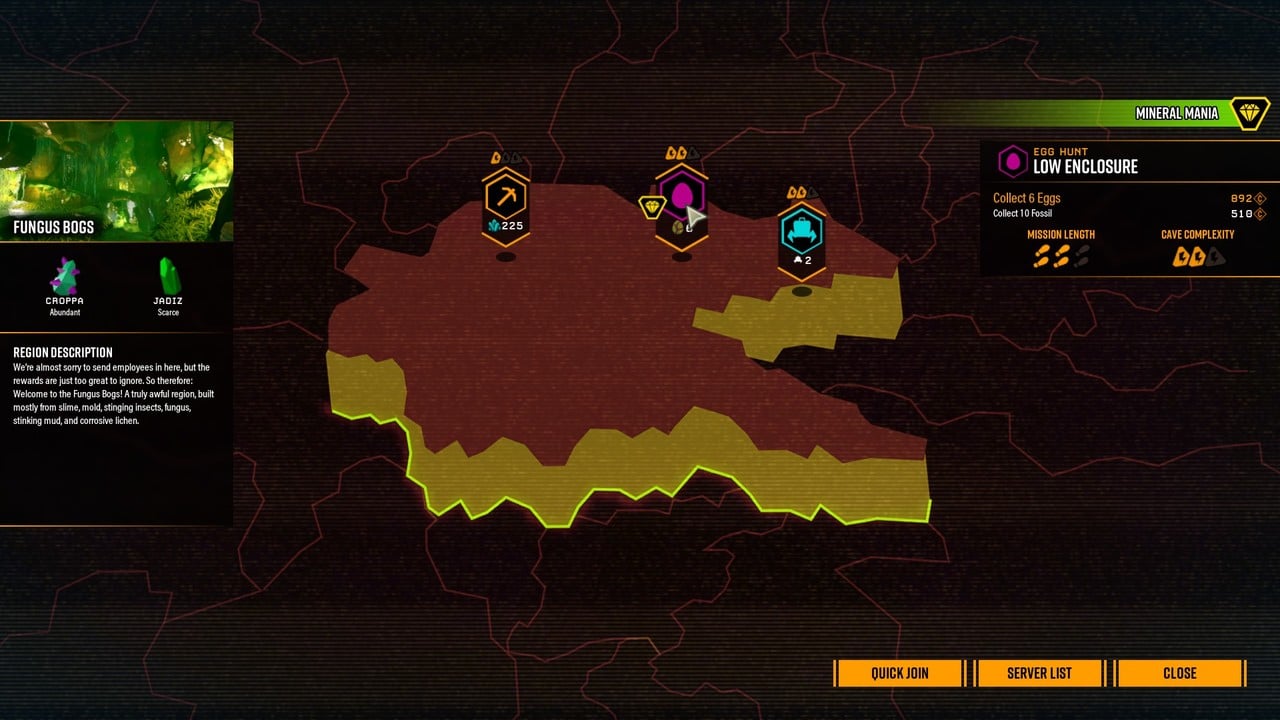Click the yellow gem anomaly icon beside the egg mission

tap(651, 205)
